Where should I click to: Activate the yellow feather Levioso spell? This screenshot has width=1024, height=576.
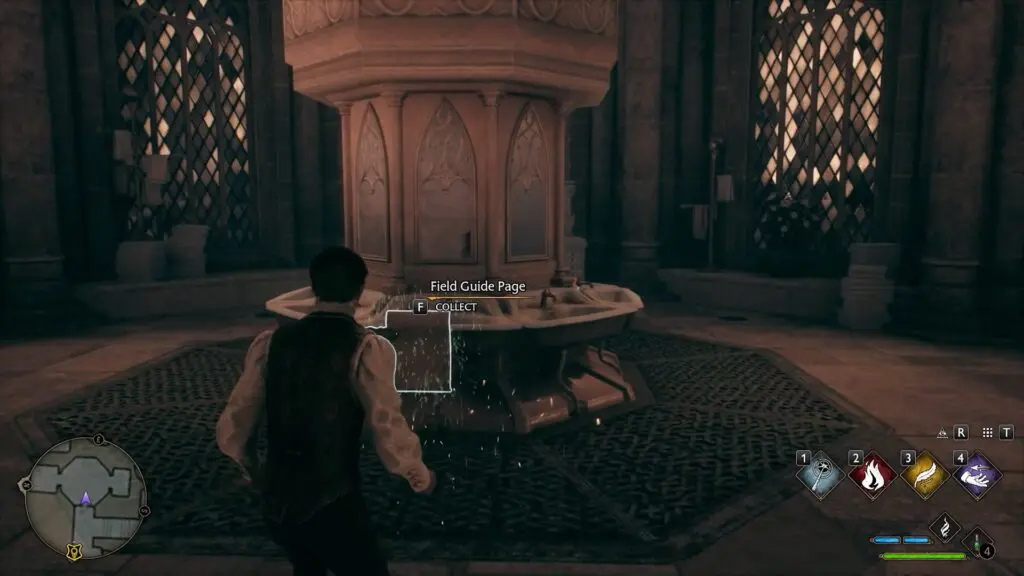coord(925,475)
